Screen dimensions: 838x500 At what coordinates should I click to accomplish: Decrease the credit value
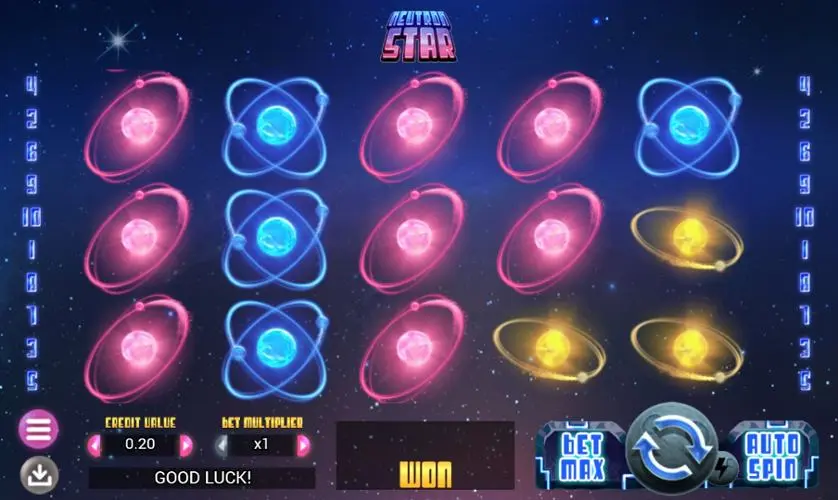(95, 445)
